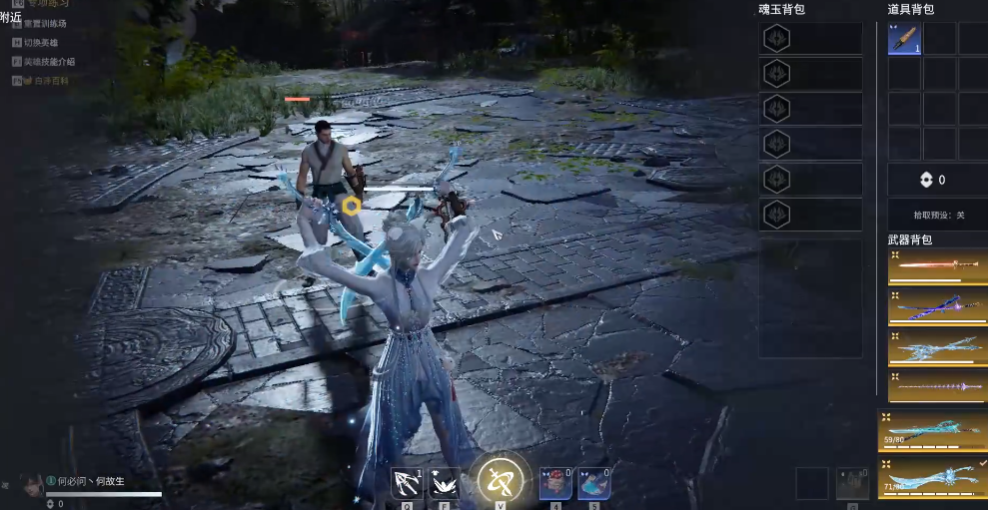Open the 切换英雄 switch hero option
Image resolution: width=988 pixels, height=510 pixels.
[41, 42]
